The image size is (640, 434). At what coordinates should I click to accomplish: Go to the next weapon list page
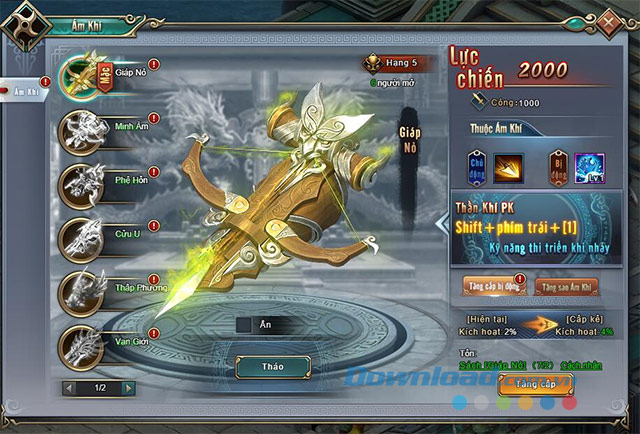click(129, 387)
